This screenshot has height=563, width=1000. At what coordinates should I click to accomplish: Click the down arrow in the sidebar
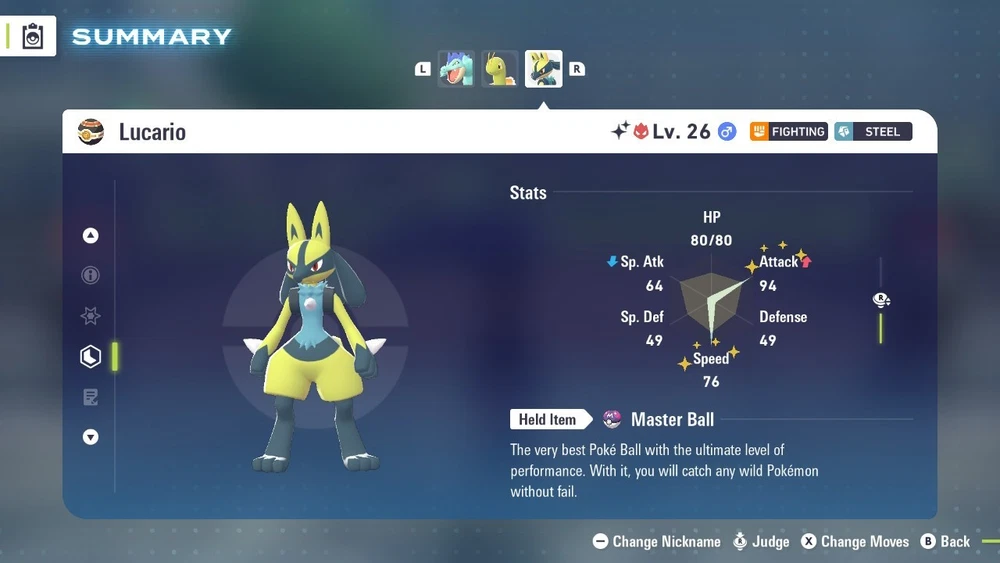click(x=91, y=437)
